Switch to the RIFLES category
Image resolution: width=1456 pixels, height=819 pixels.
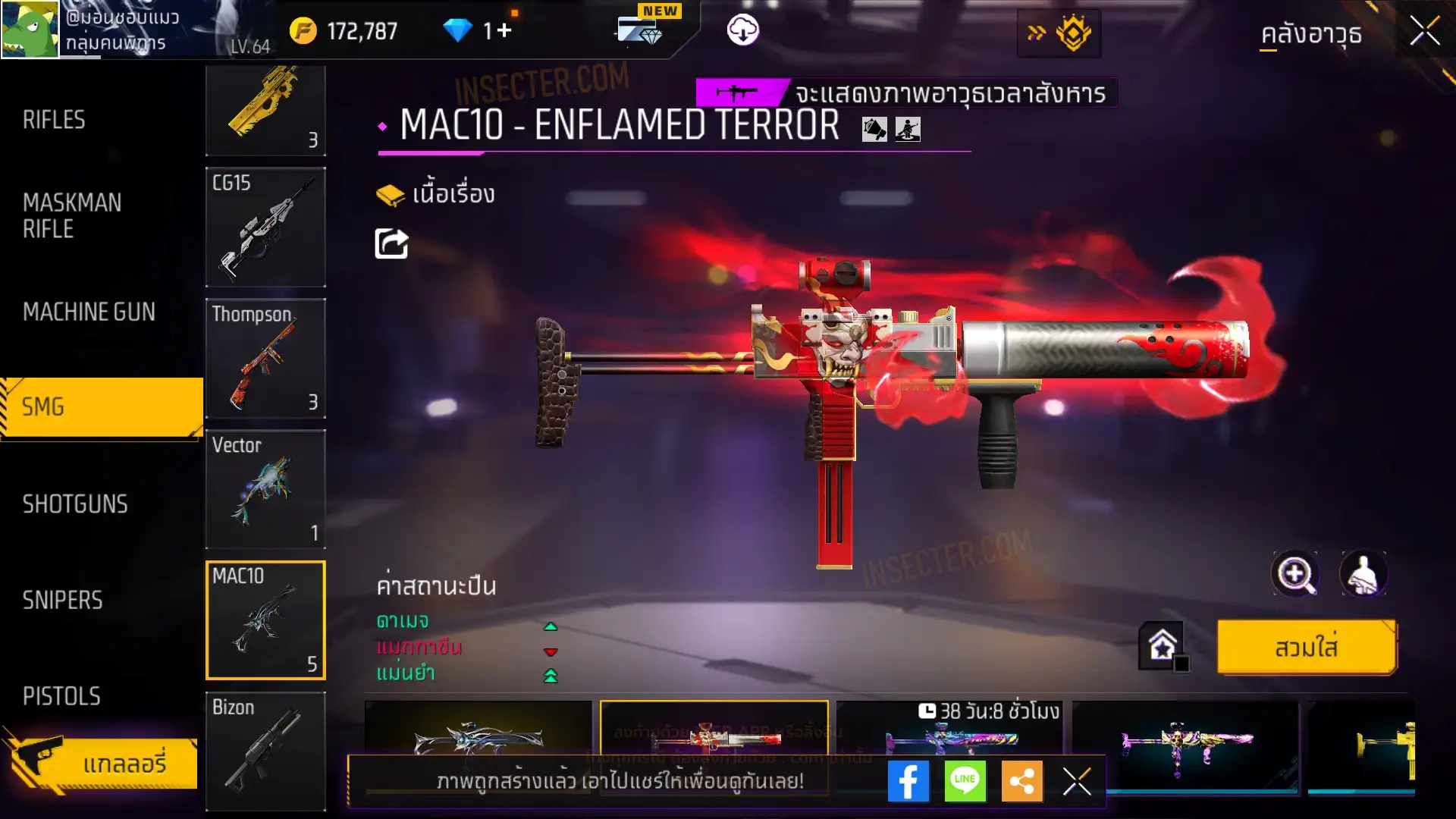click(x=55, y=120)
